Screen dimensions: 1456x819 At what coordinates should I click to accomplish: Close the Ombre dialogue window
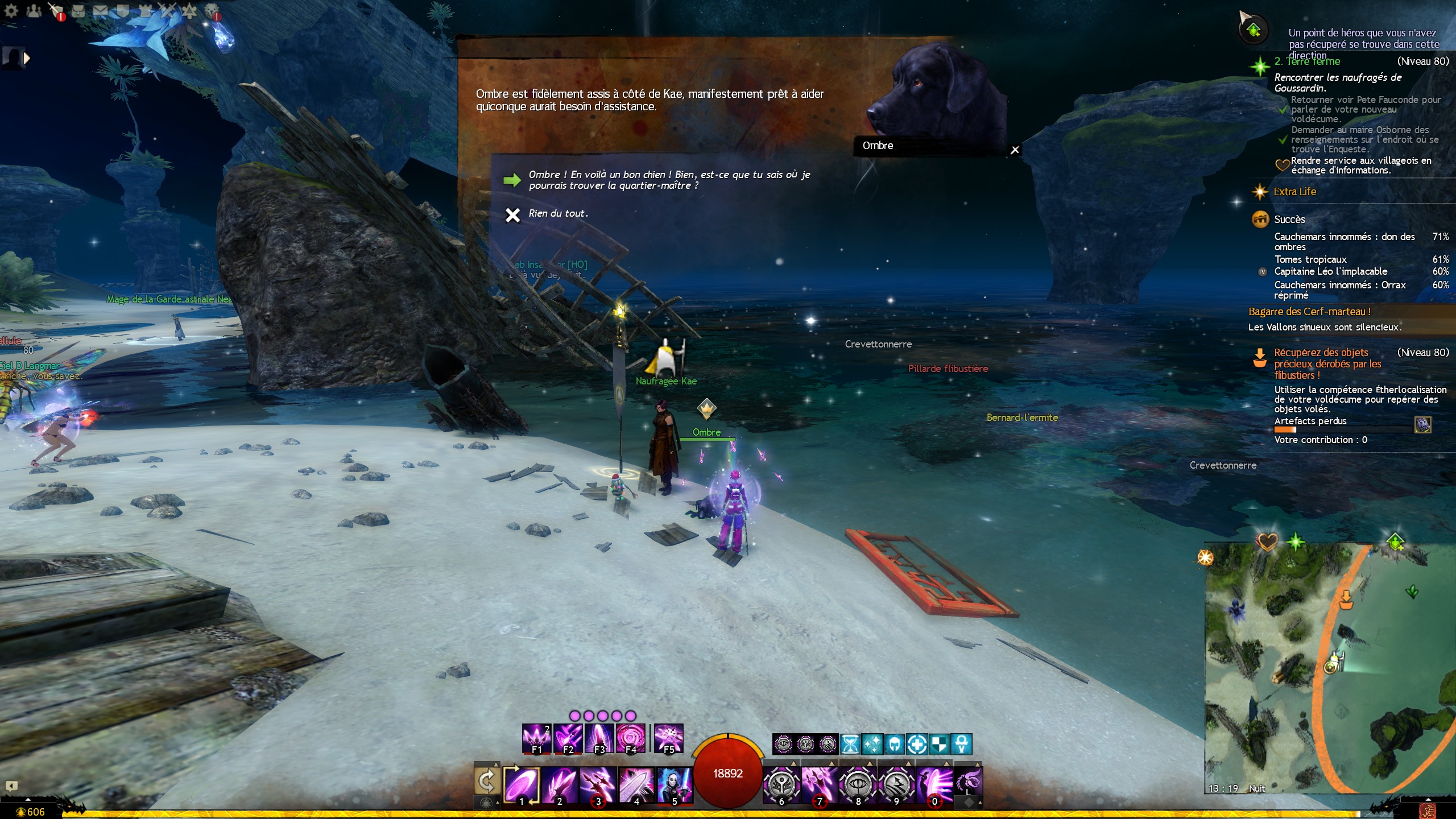tap(1015, 150)
